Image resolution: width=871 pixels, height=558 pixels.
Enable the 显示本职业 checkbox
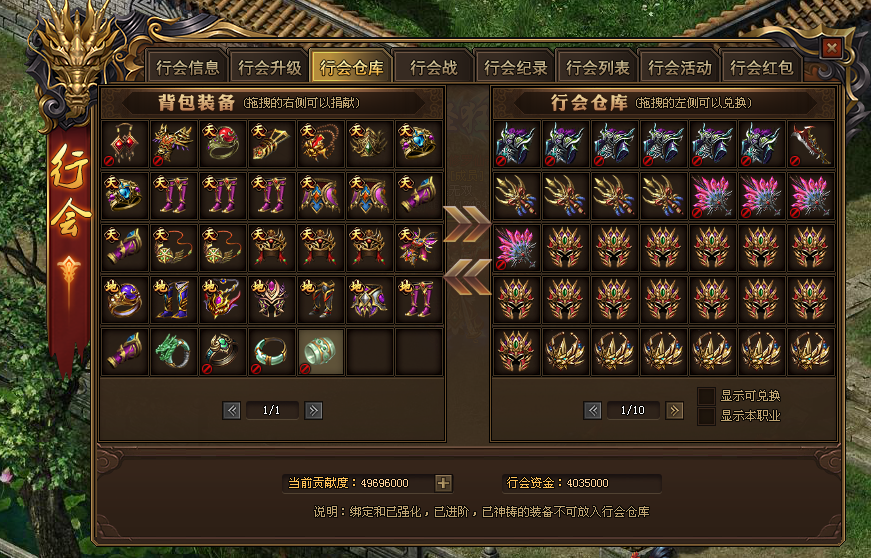(x=707, y=416)
